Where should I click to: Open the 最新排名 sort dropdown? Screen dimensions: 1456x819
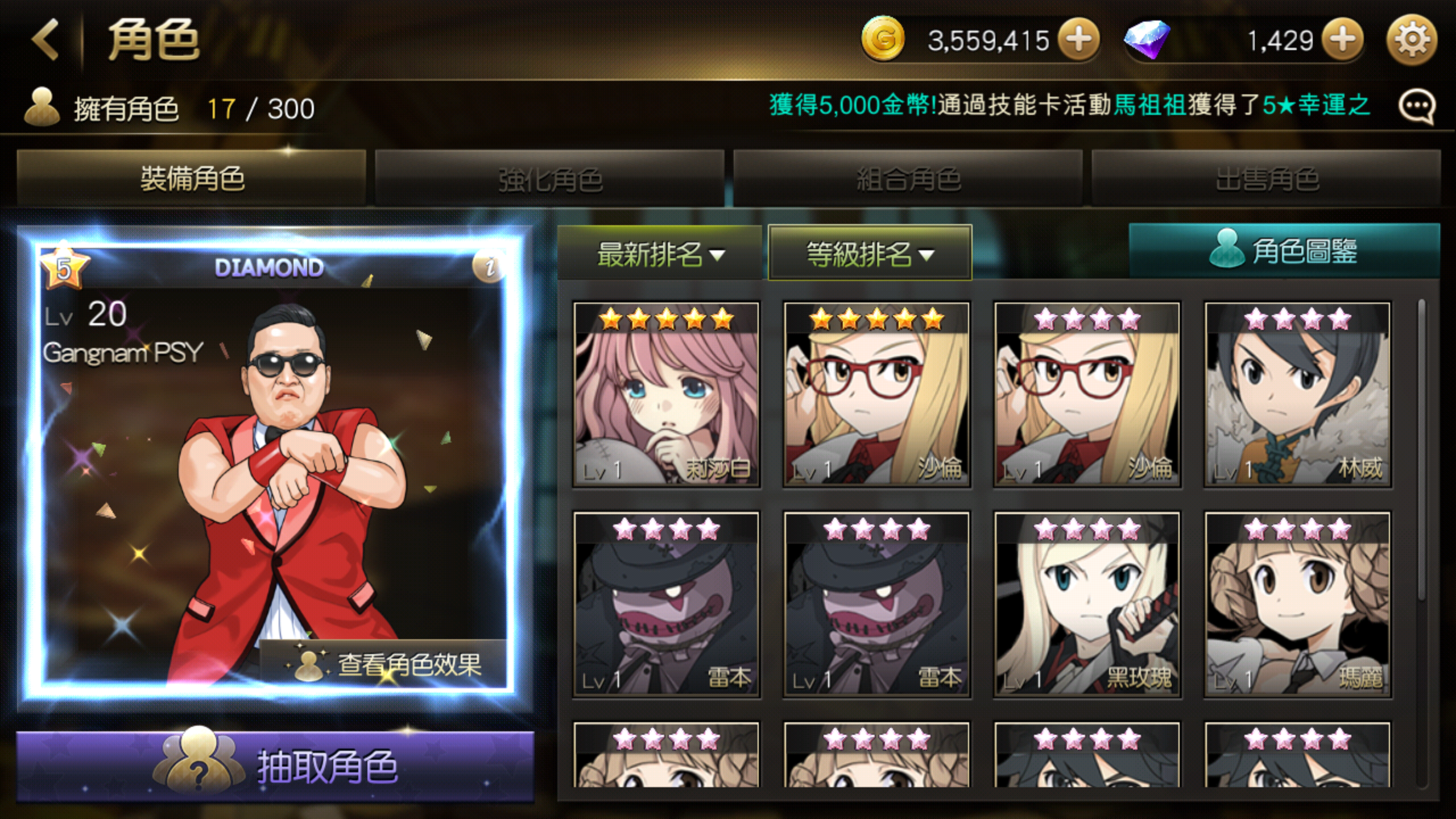[660, 254]
